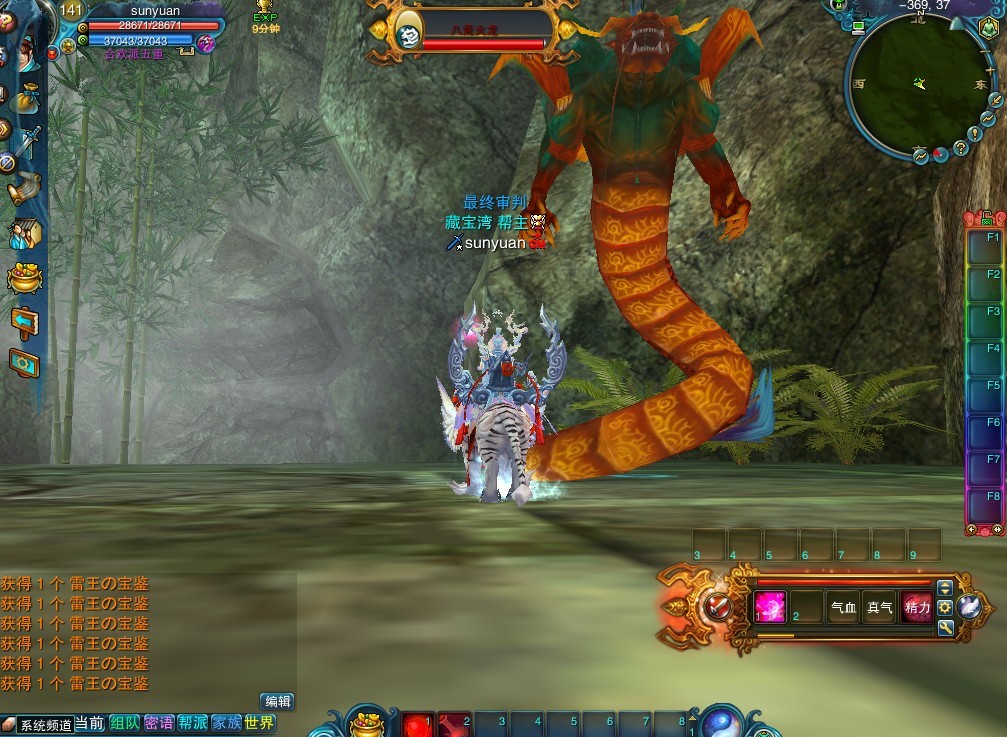Switch to the 当前 chat channel

tap(89, 724)
